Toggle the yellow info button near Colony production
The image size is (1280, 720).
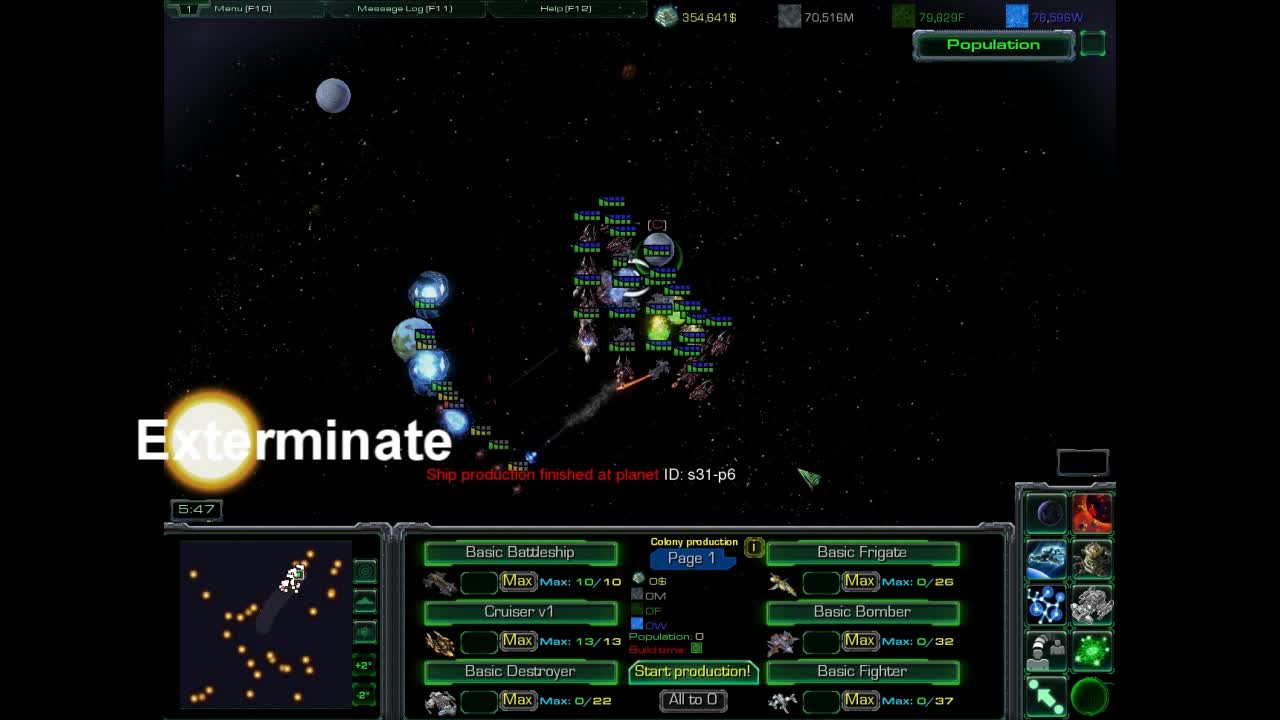(x=752, y=547)
